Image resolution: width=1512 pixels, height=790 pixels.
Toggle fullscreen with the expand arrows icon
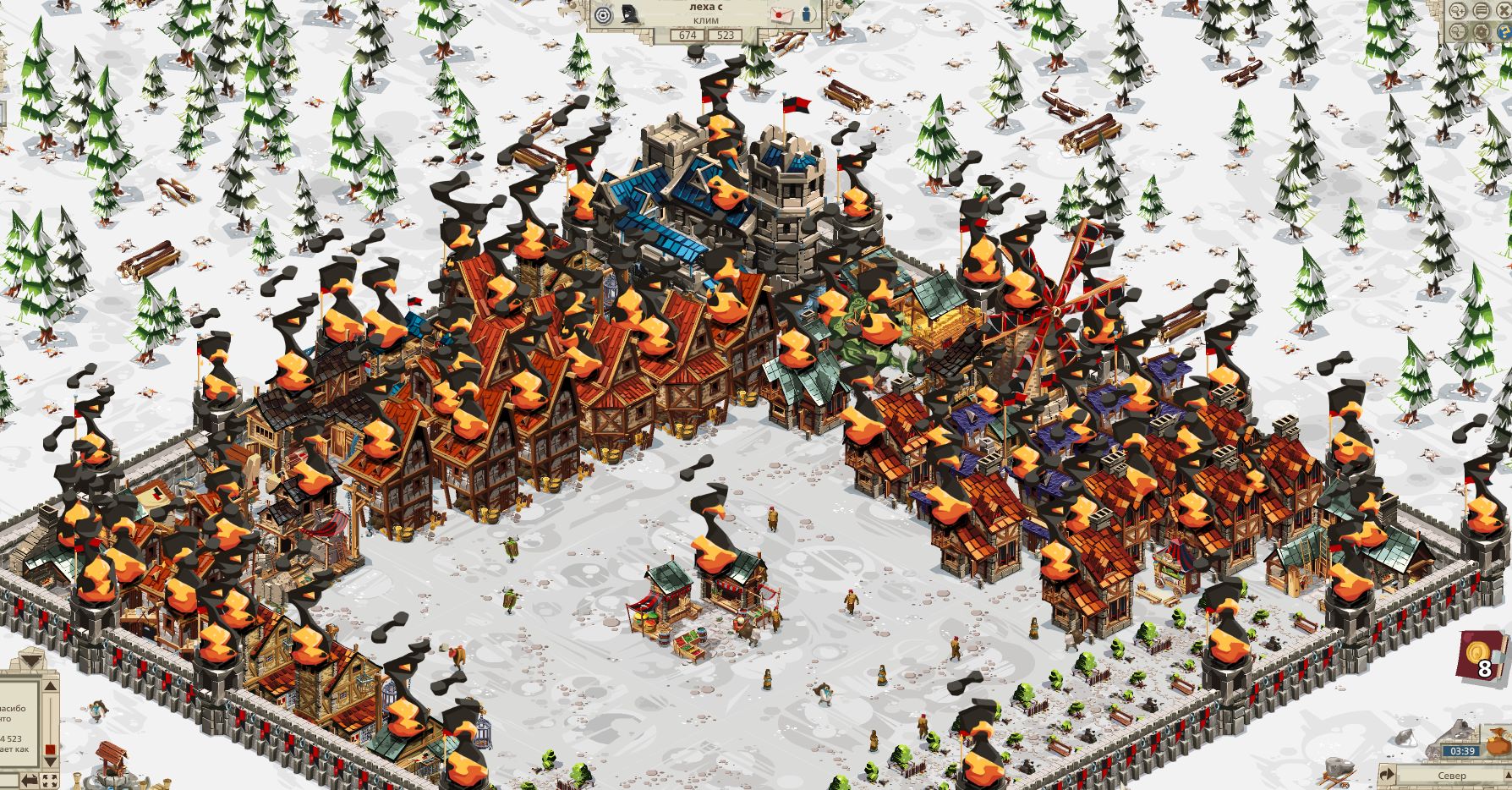coord(51,780)
